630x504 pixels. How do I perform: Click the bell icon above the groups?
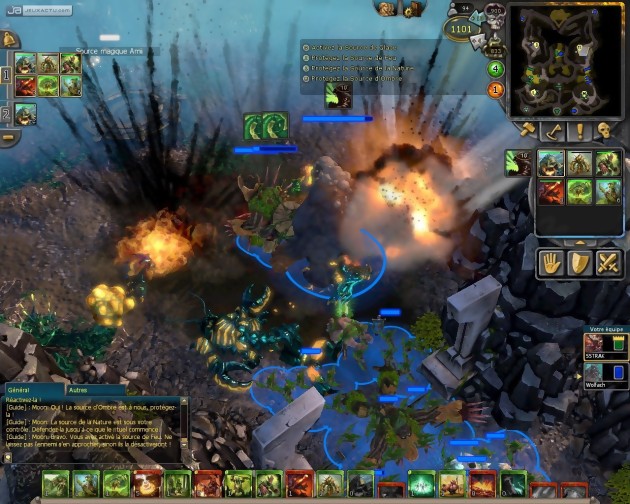(8, 39)
